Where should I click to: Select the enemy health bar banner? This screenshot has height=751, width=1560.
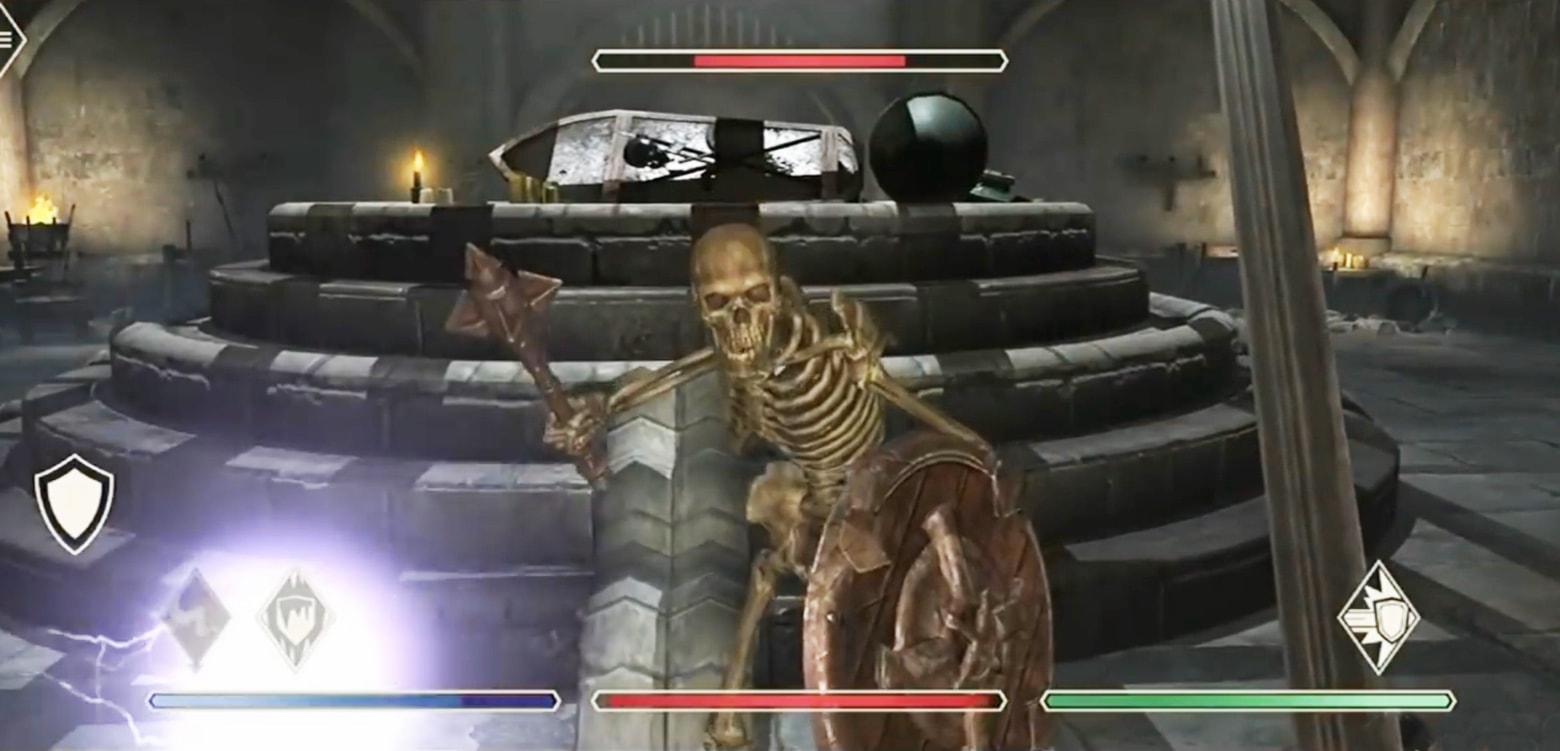[795, 59]
